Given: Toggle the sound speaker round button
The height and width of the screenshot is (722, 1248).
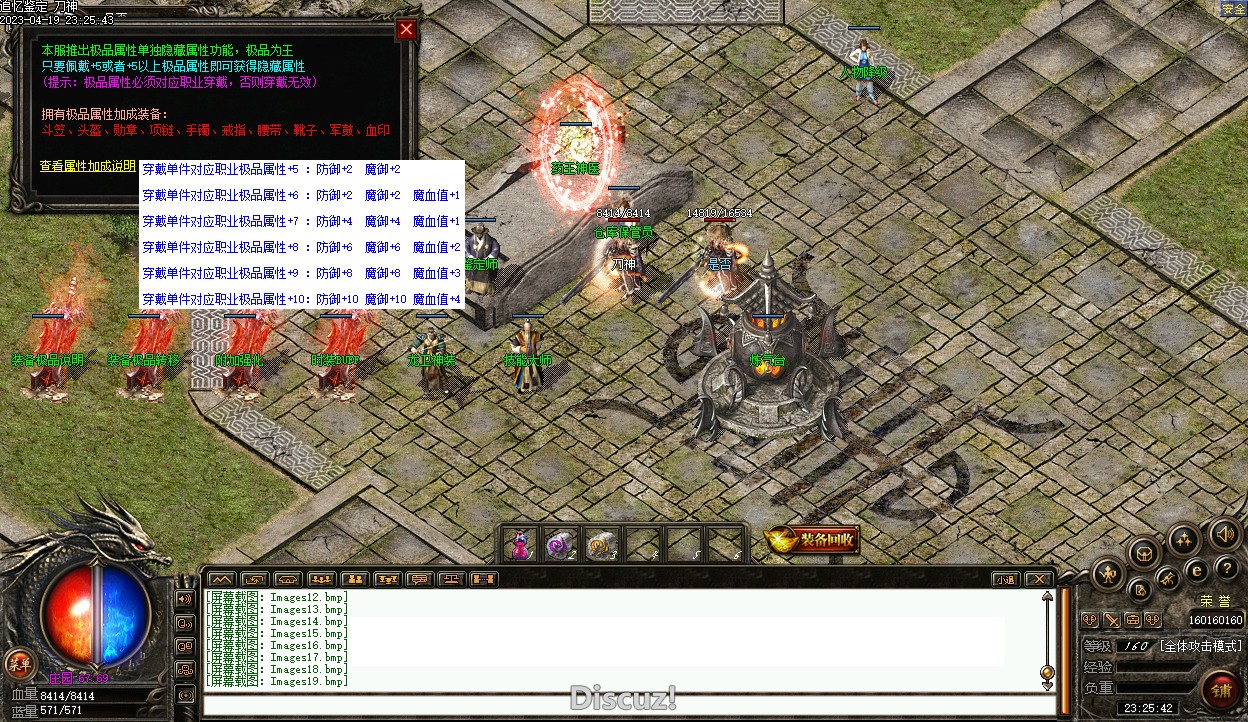Looking at the screenshot, I should tap(1225, 535).
